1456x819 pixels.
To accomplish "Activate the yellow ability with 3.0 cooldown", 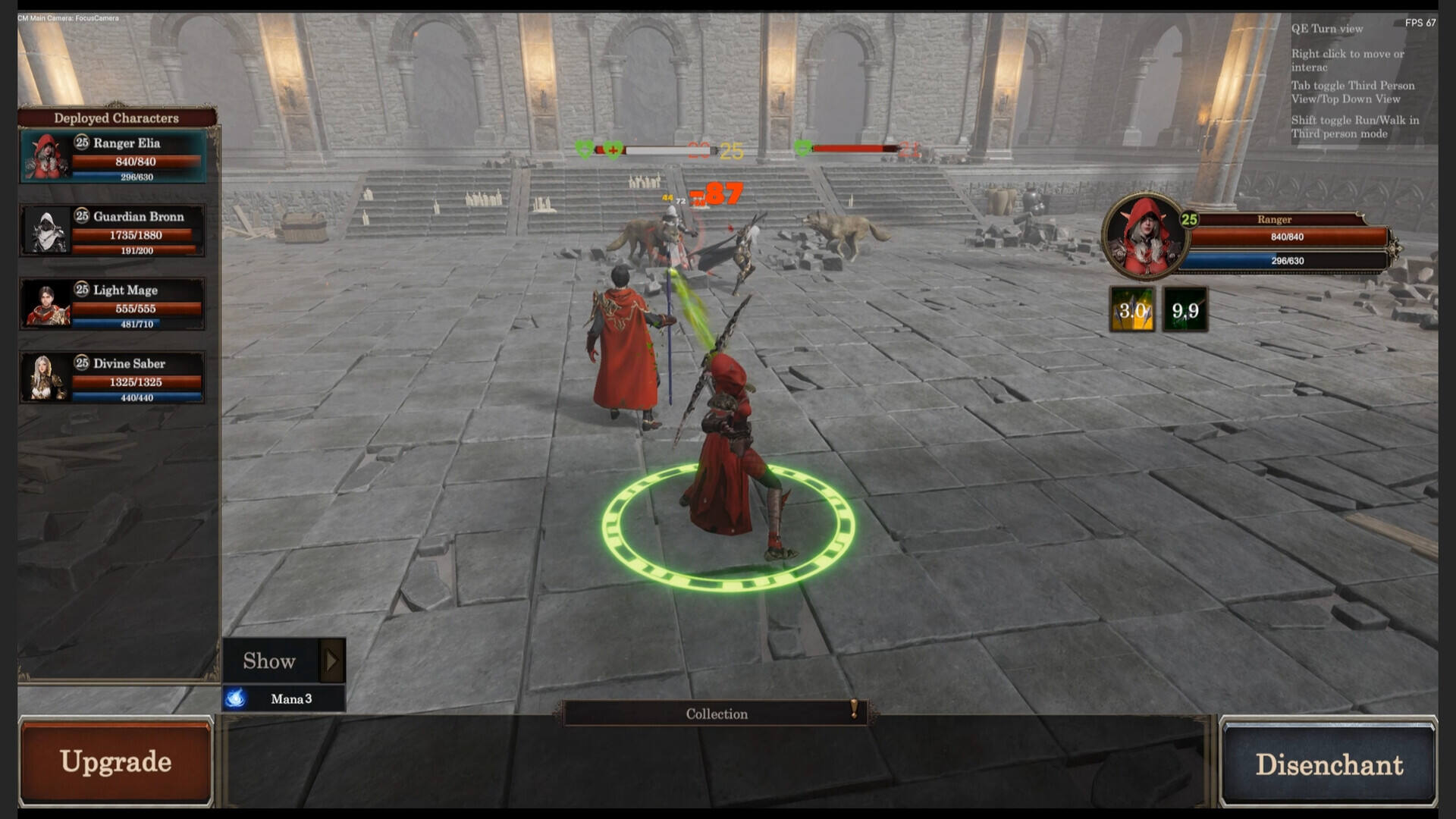I will 1132,309.
